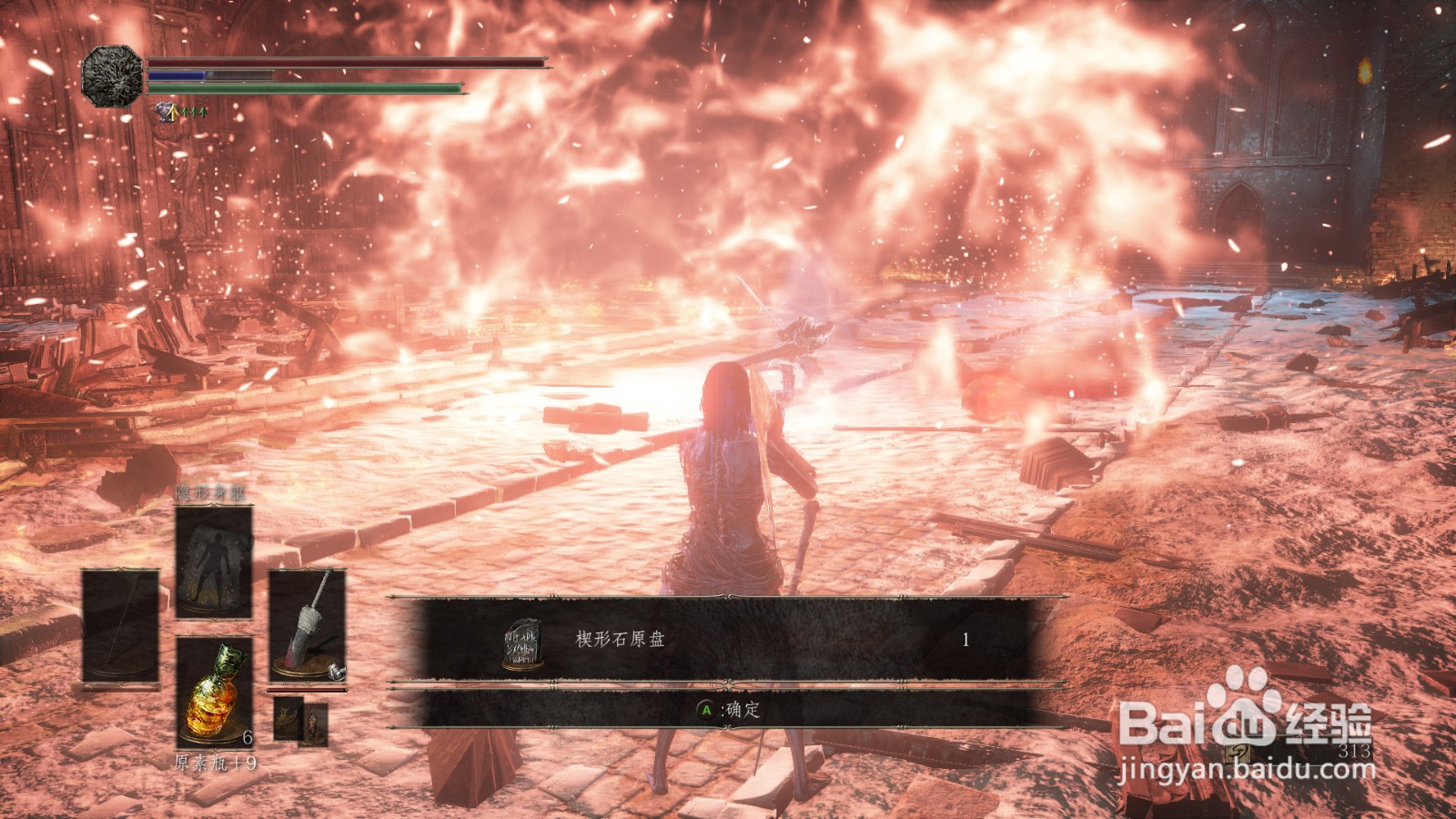Confirm the item pickup with 确定
1456x819 pixels.
click(x=728, y=710)
